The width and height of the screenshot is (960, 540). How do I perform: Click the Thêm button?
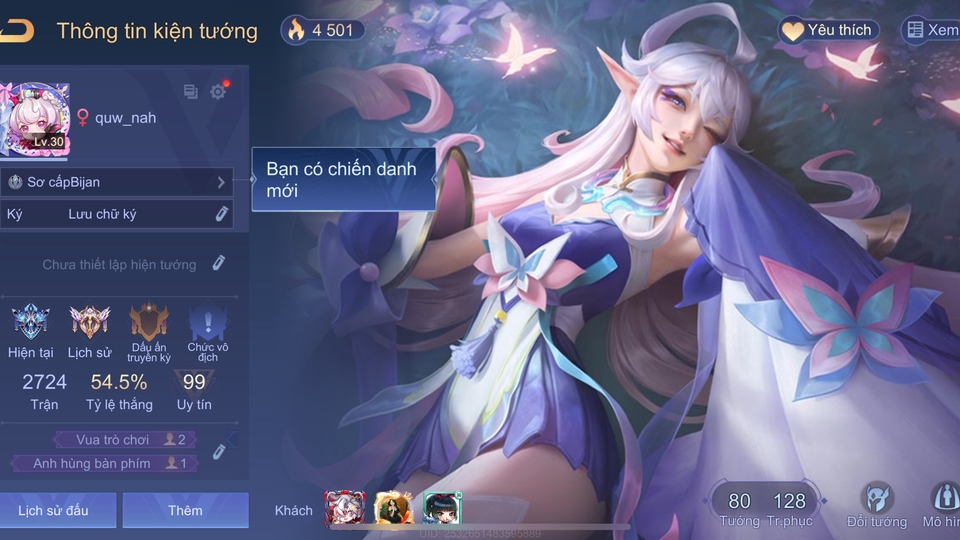tap(185, 510)
